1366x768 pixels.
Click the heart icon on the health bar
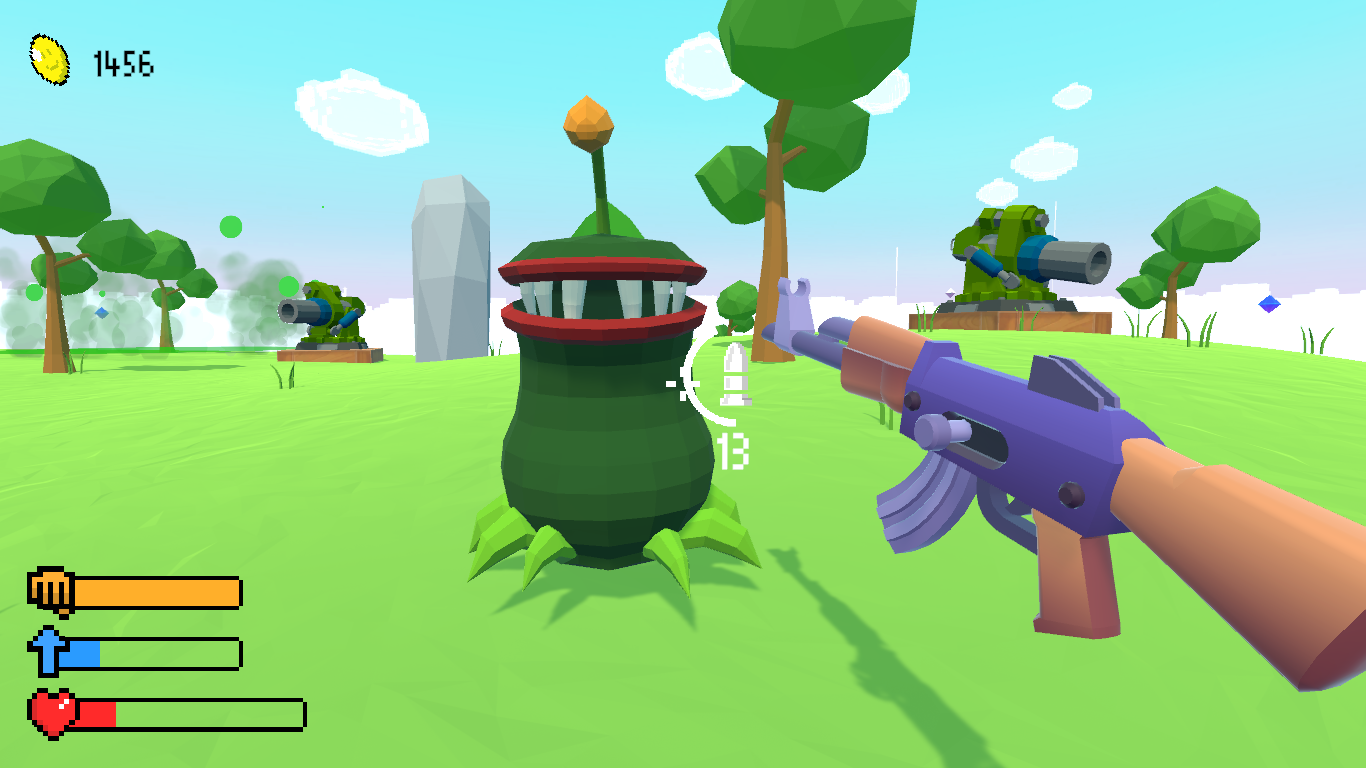pyautogui.click(x=50, y=712)
